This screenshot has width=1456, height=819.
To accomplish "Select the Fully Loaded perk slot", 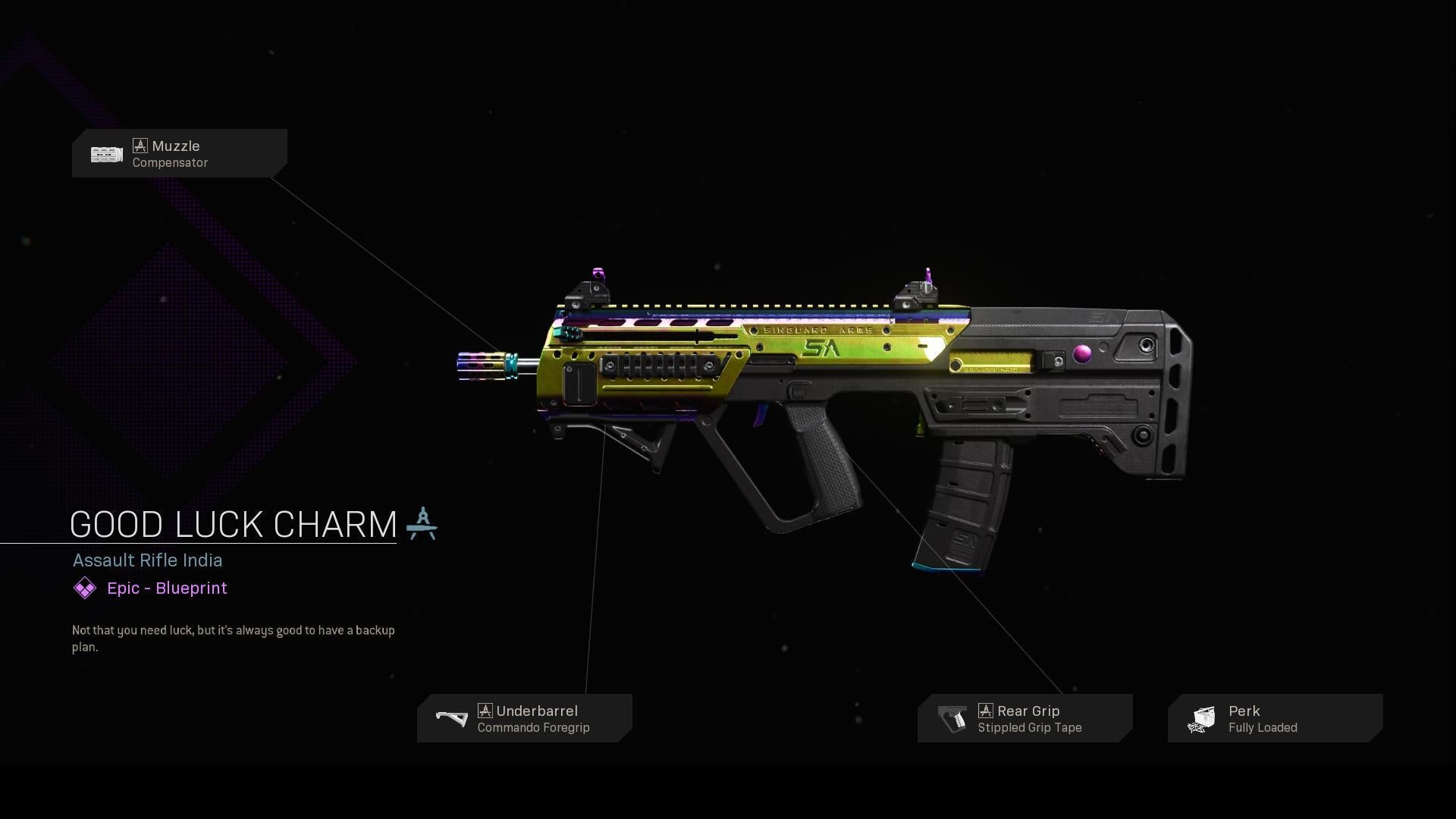I will click(1276, 718).
